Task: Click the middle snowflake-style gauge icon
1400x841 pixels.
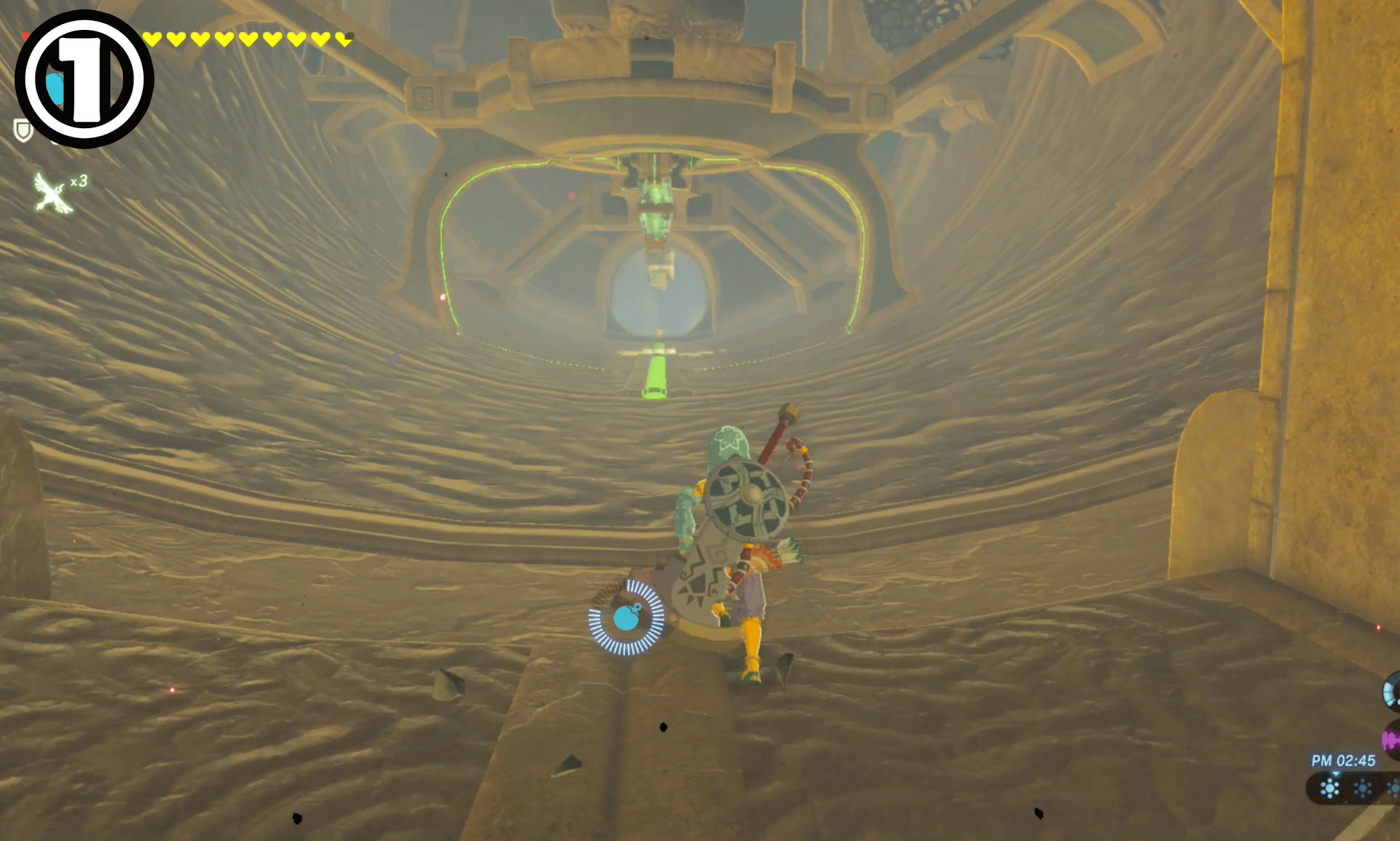Action: [1361, 789]
